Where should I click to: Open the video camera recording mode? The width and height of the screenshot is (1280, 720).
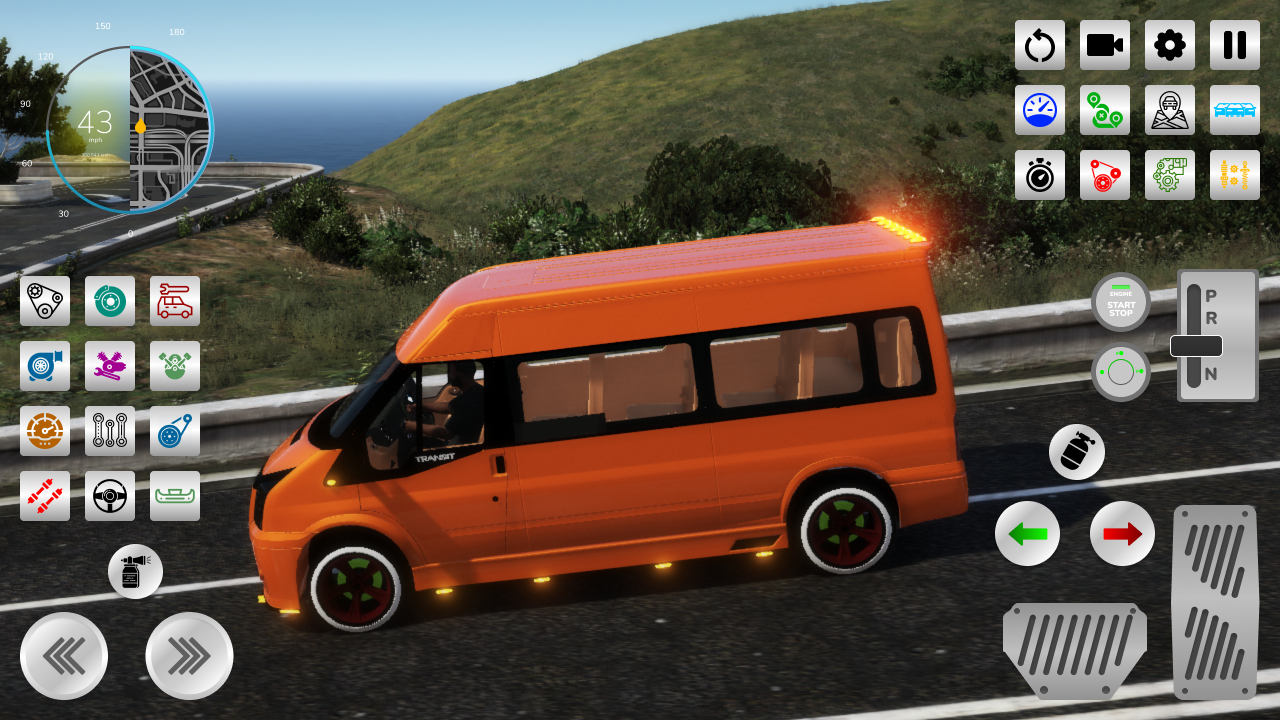pyautogui.click(x=1105, y=45)
